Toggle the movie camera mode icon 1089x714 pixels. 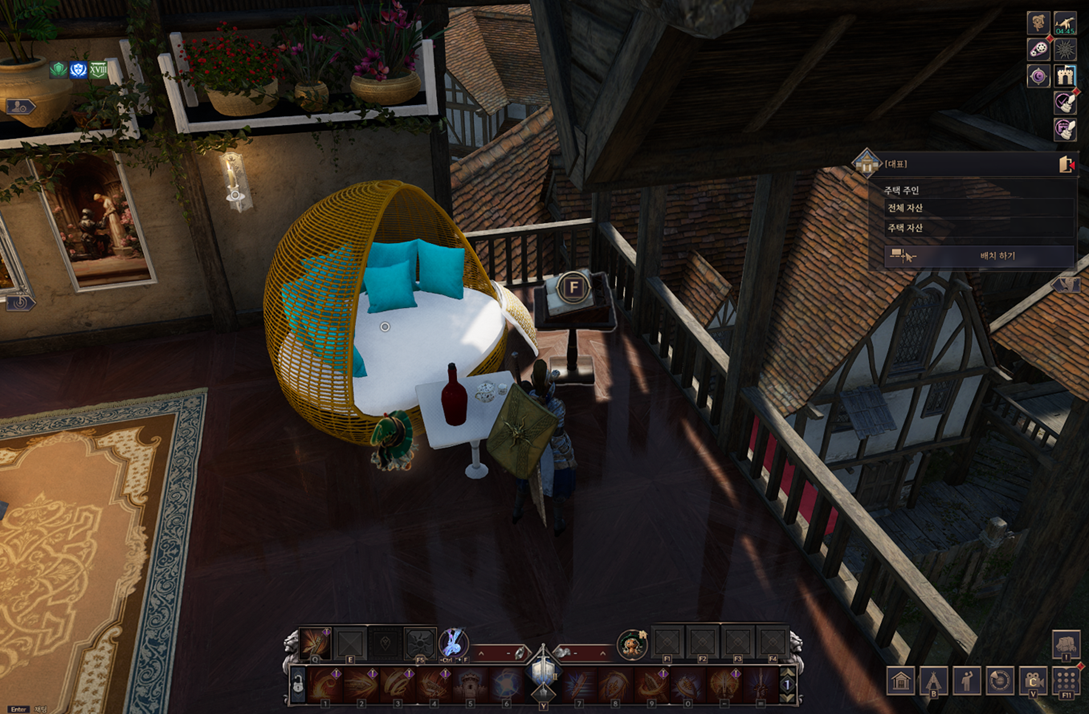[x=1033, y=681]
